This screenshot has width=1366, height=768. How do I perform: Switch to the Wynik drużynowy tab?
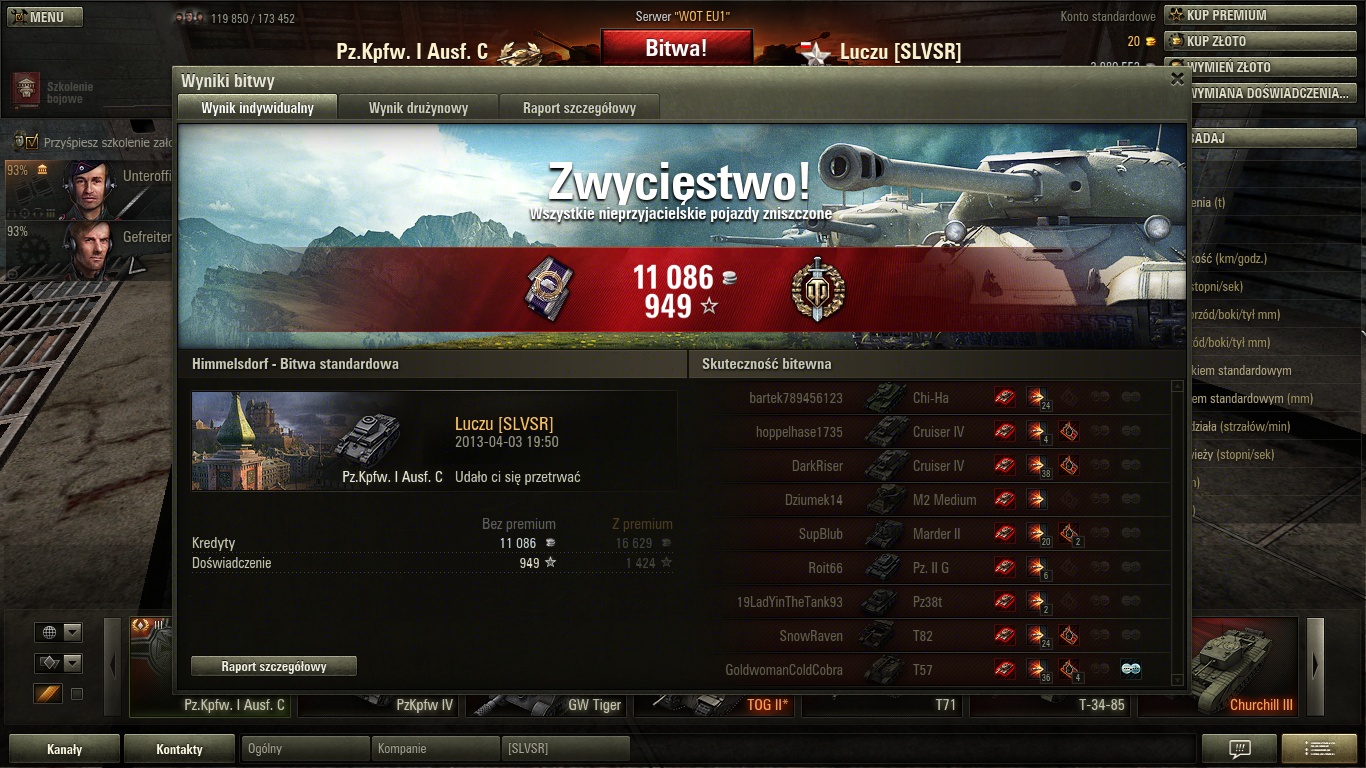418,108
